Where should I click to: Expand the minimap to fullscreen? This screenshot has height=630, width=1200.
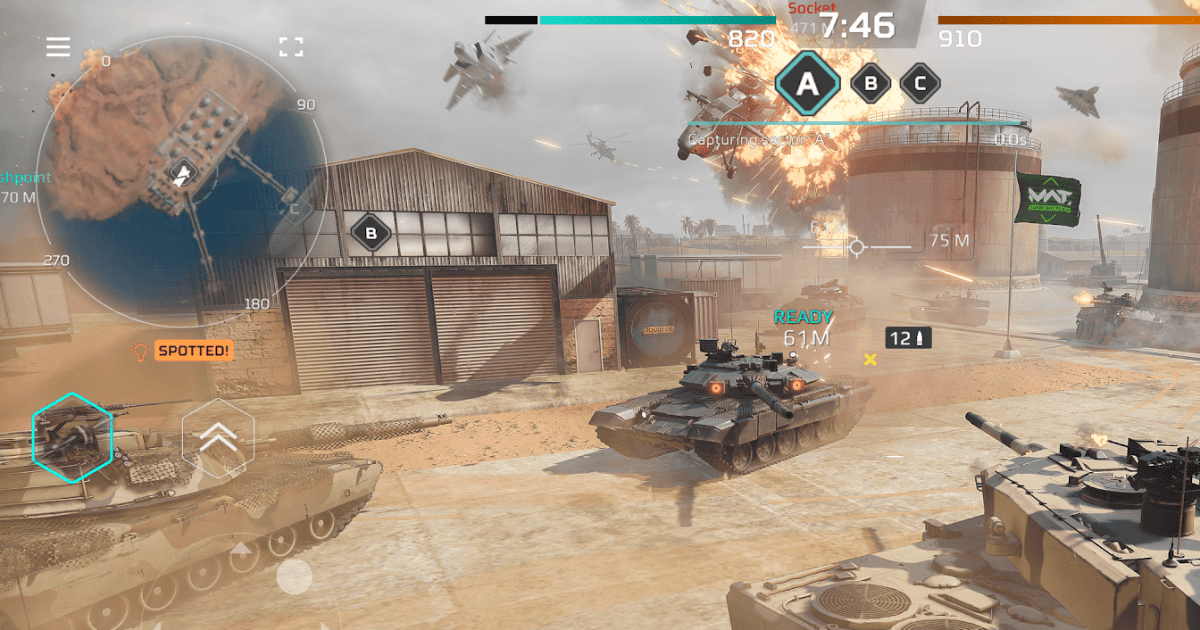click(291, 47)
